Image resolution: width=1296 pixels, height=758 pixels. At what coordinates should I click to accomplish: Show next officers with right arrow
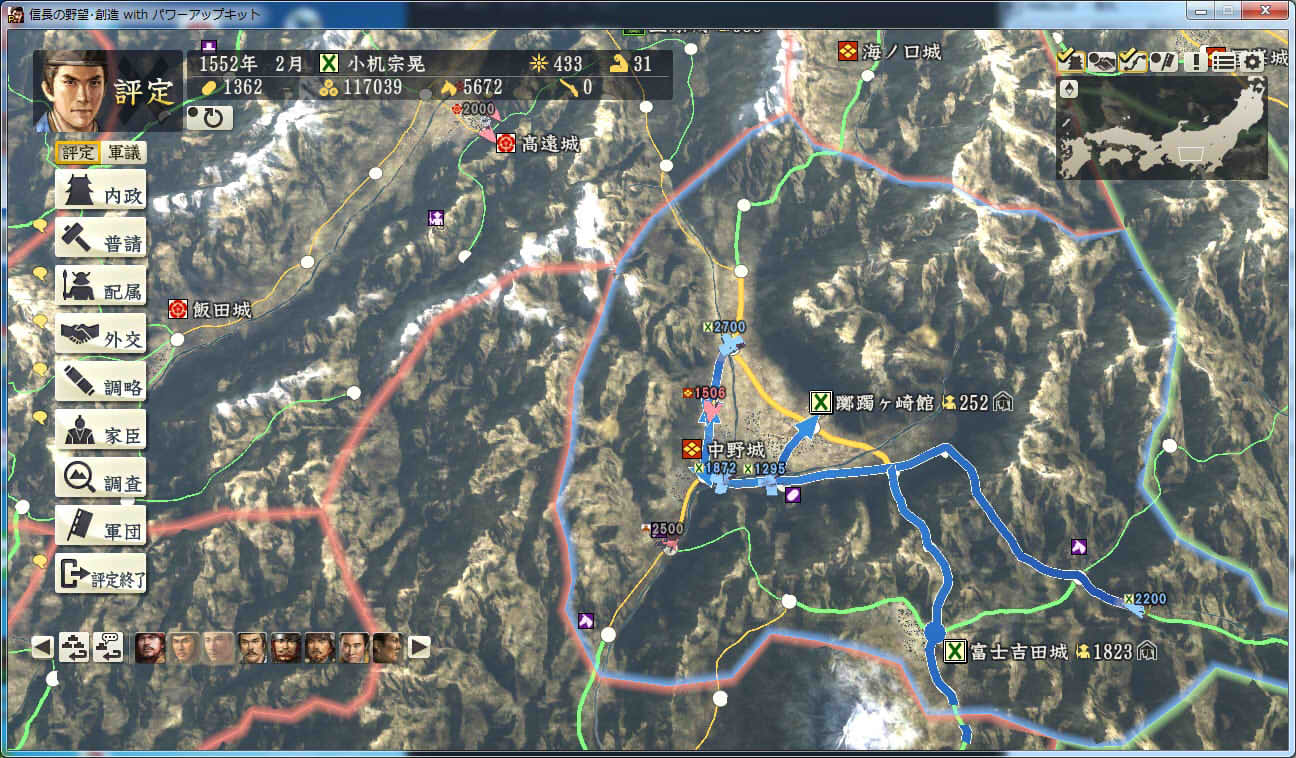click(419, 647)
